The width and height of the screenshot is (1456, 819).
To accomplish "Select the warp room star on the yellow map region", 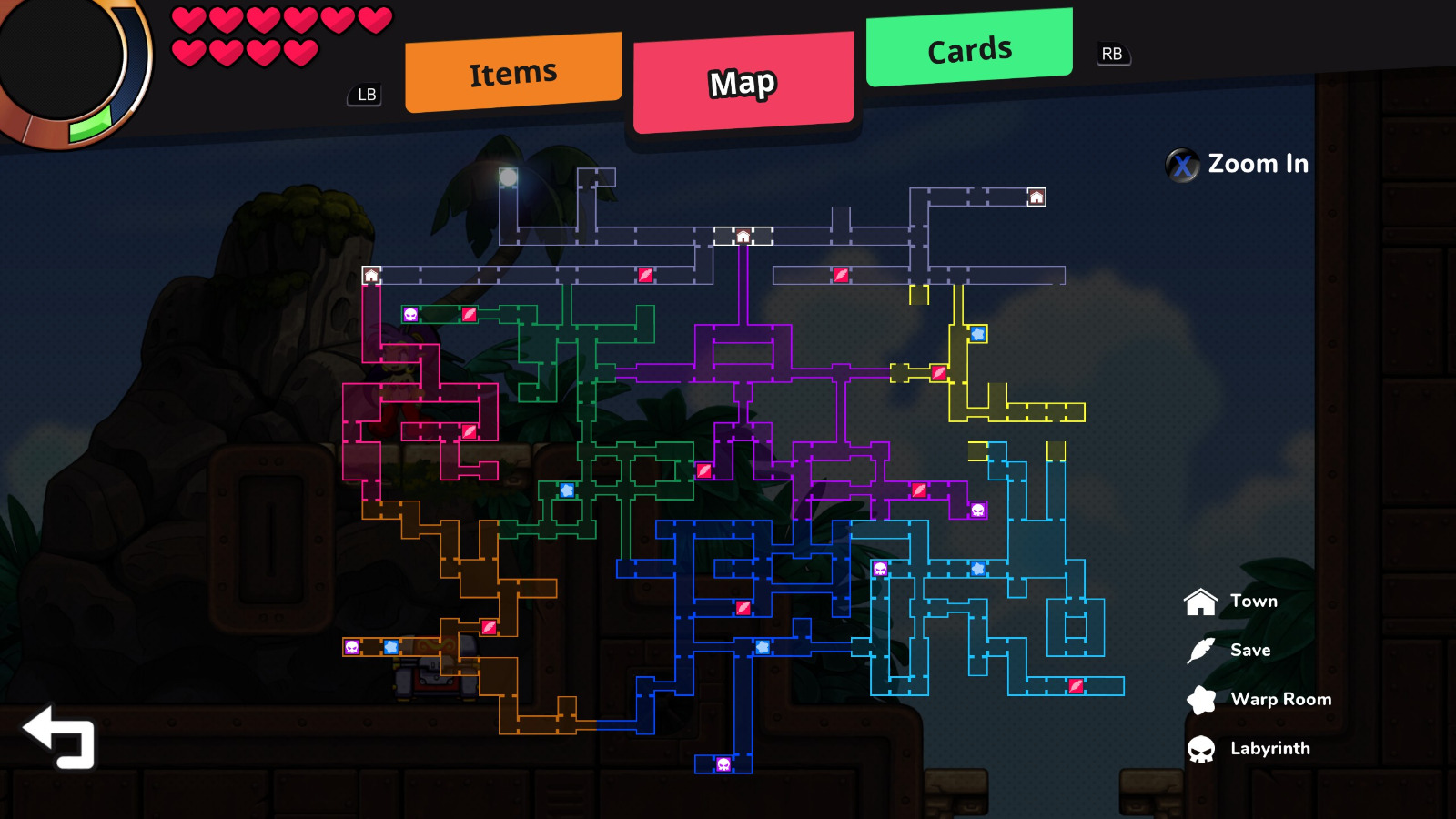I will pos(978,334).
